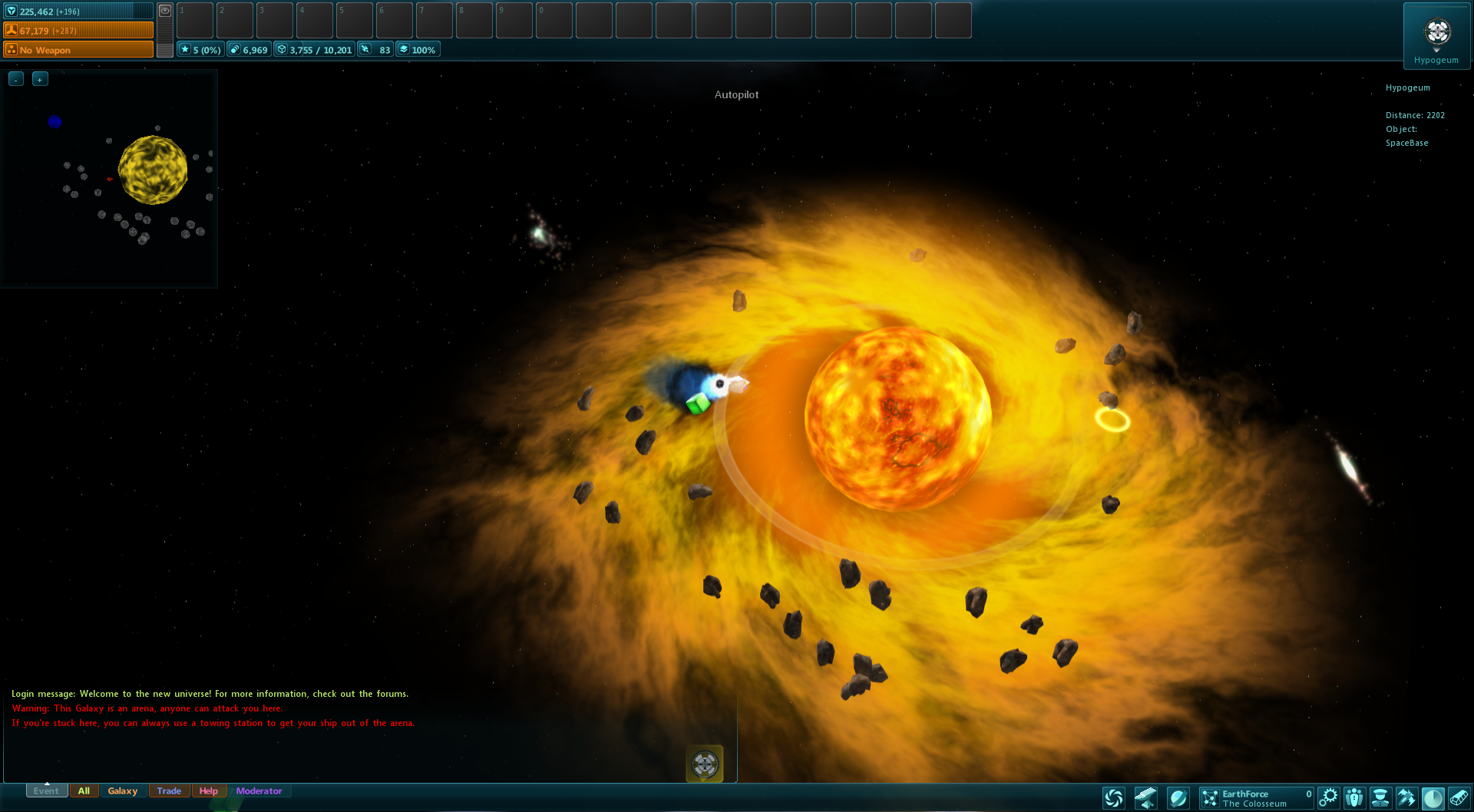Click the space station icon above the chat
1474x812 pixels.
coord(704,764)
